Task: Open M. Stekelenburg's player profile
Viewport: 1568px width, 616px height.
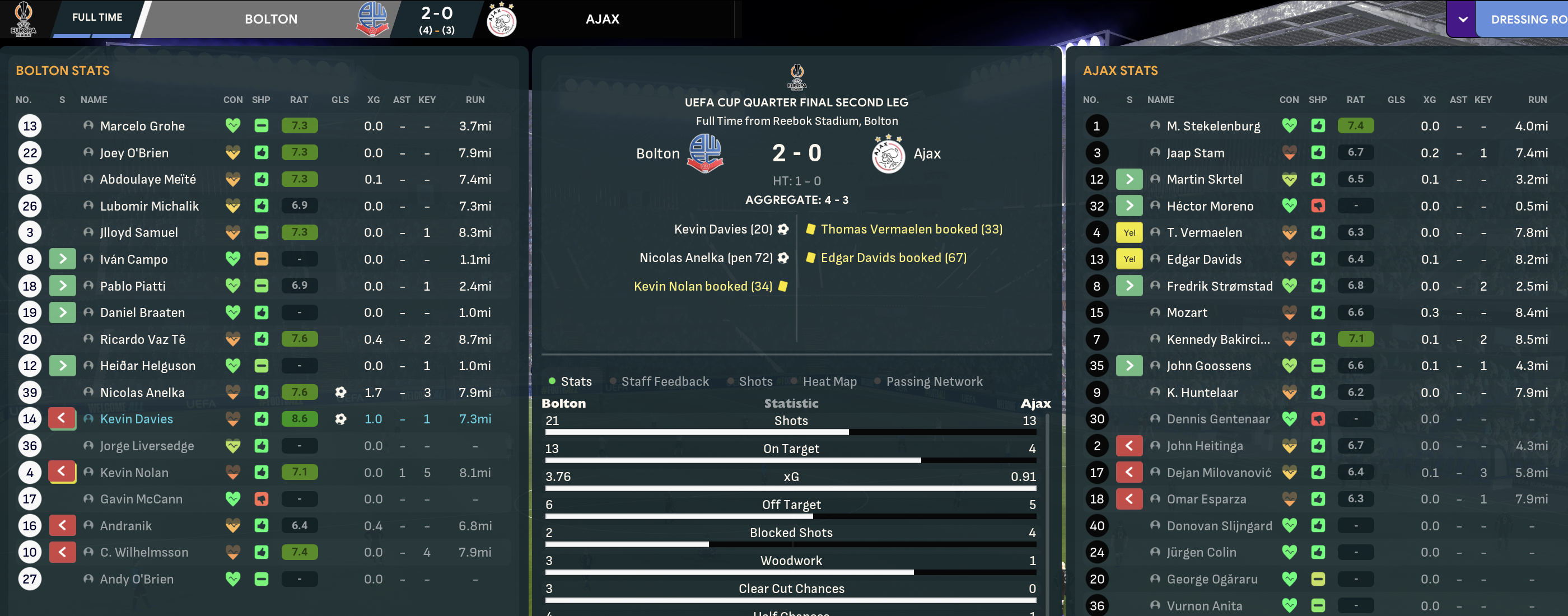Action: (1213, 126)
